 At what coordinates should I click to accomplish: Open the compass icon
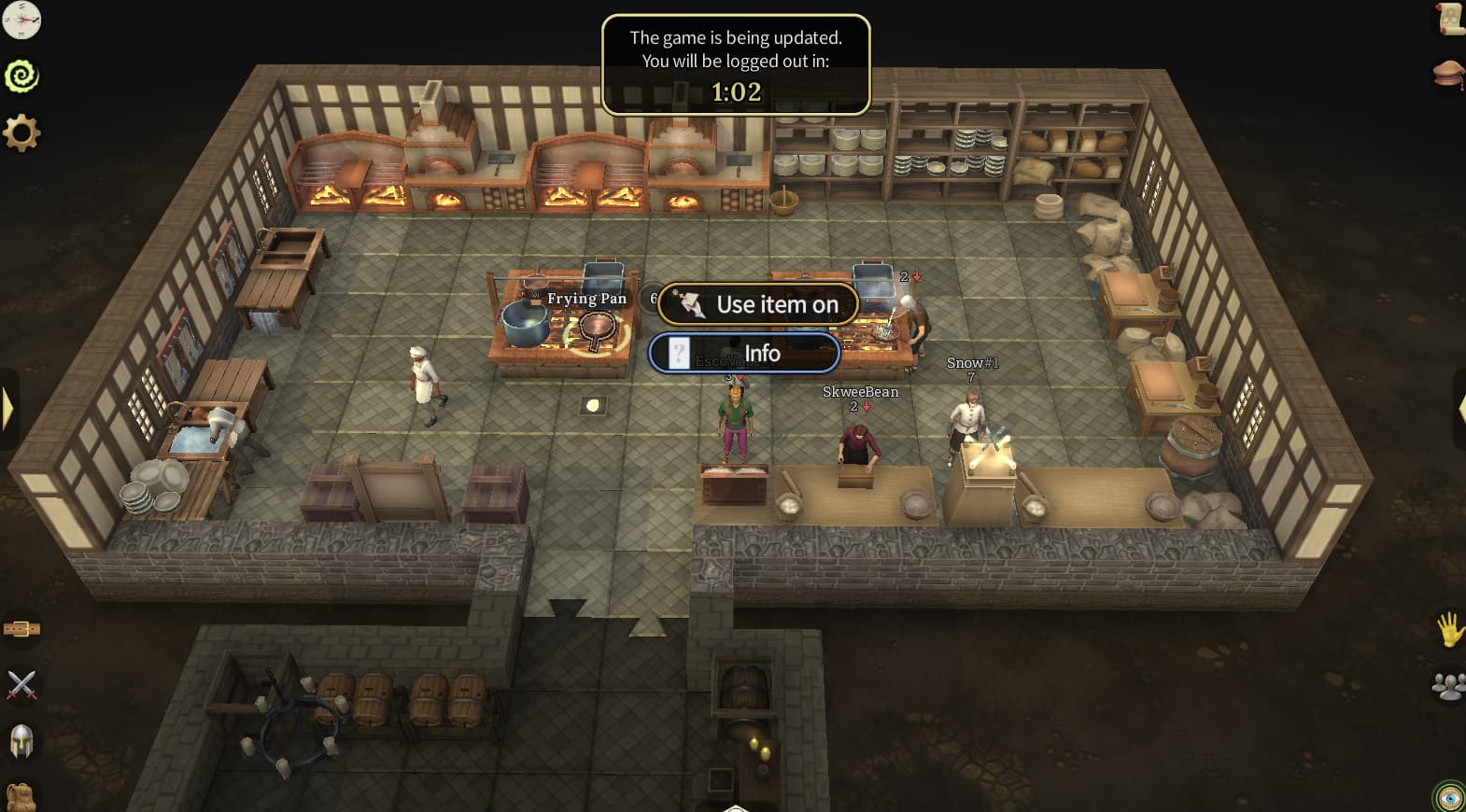[21, 20]
